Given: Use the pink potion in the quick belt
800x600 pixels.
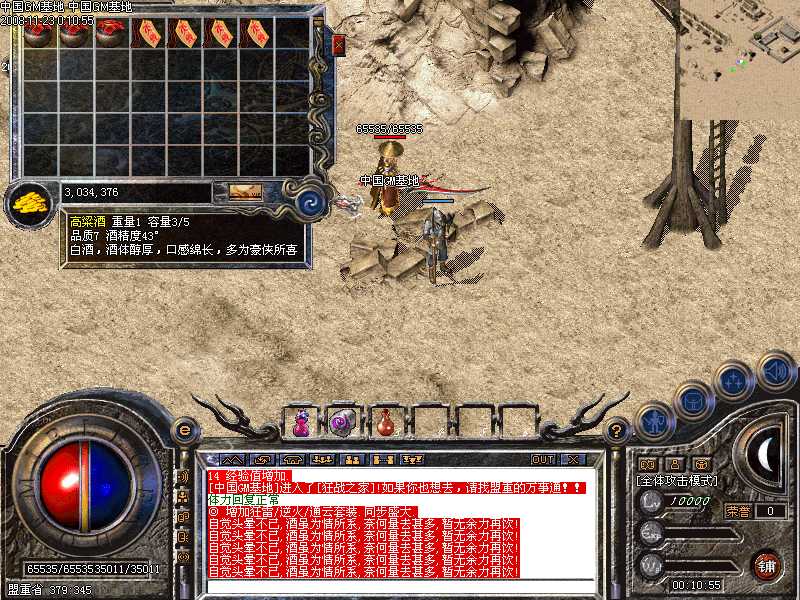Looking at the screenshot, I should click(300, 423).
